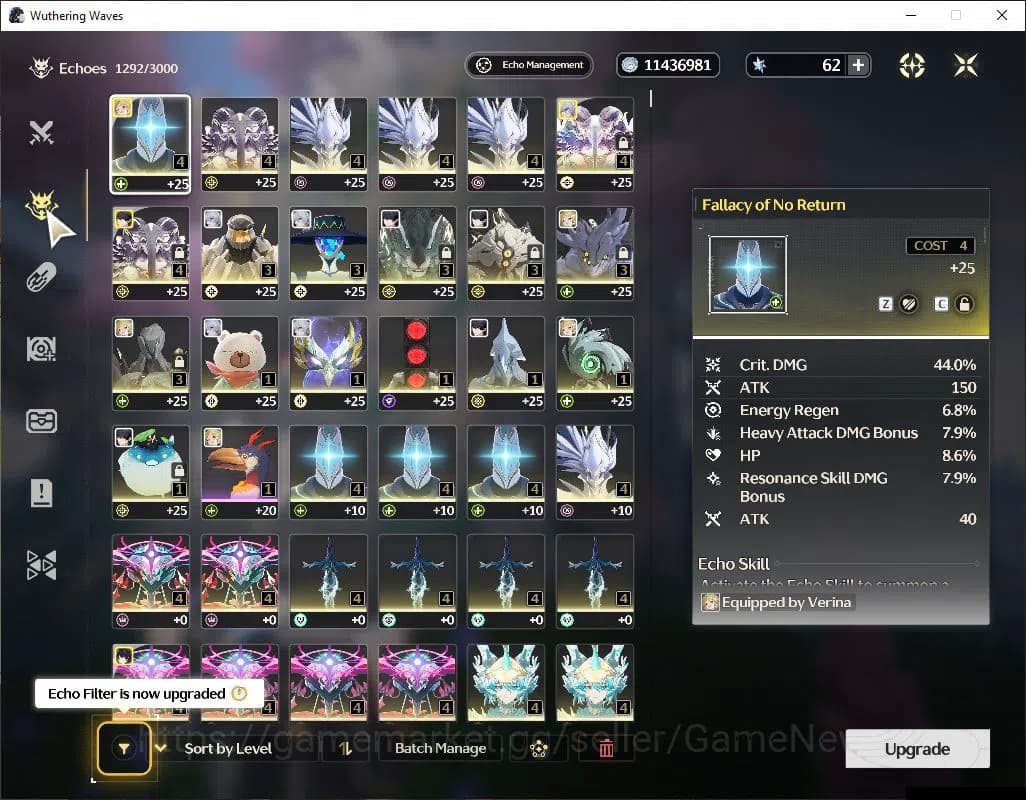
Task: Toggle the sort order arrows
Action: pyautogui.click(x=346, y=748)
